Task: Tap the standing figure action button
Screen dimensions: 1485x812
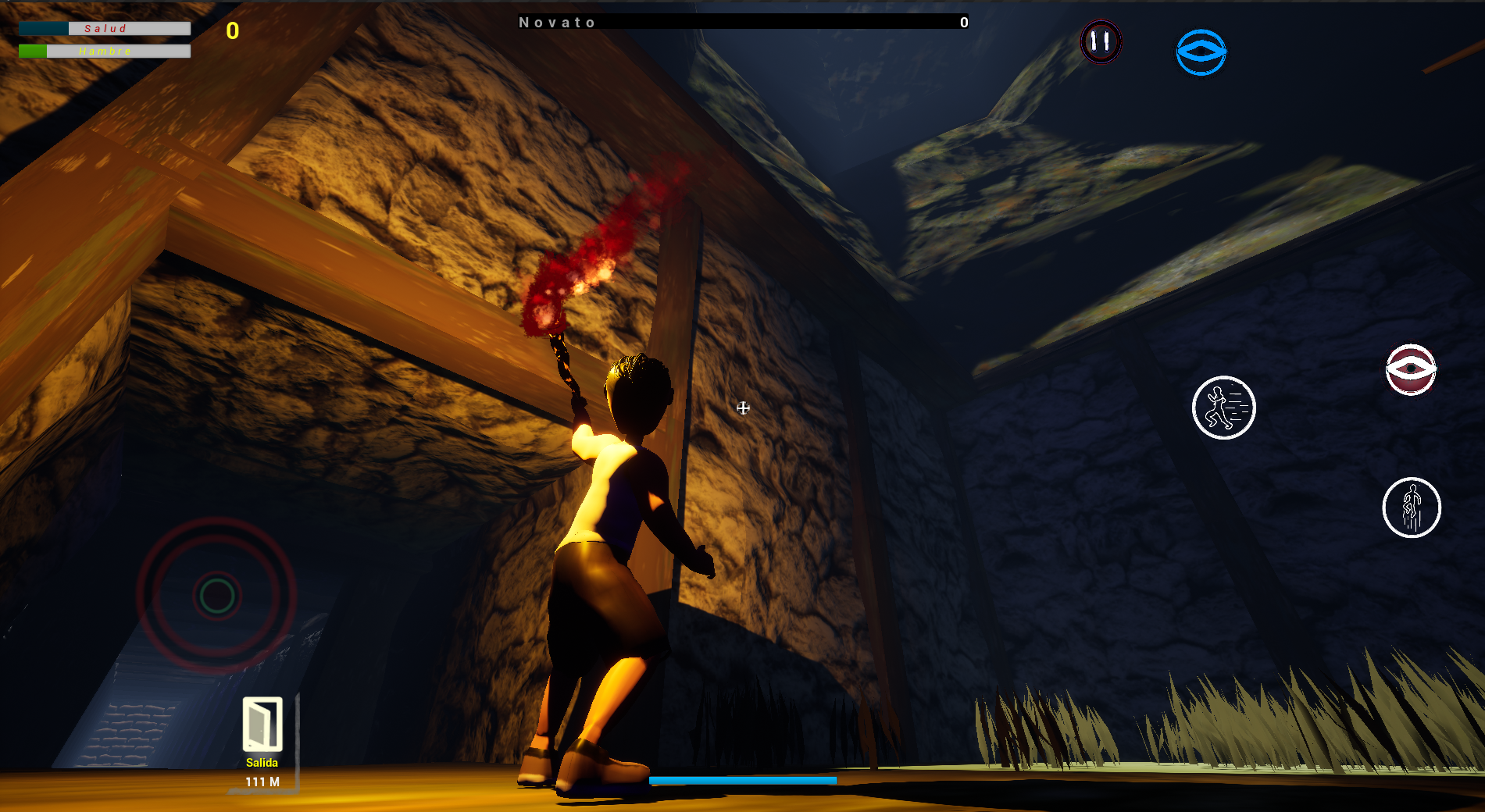Action: point(1412,507)
